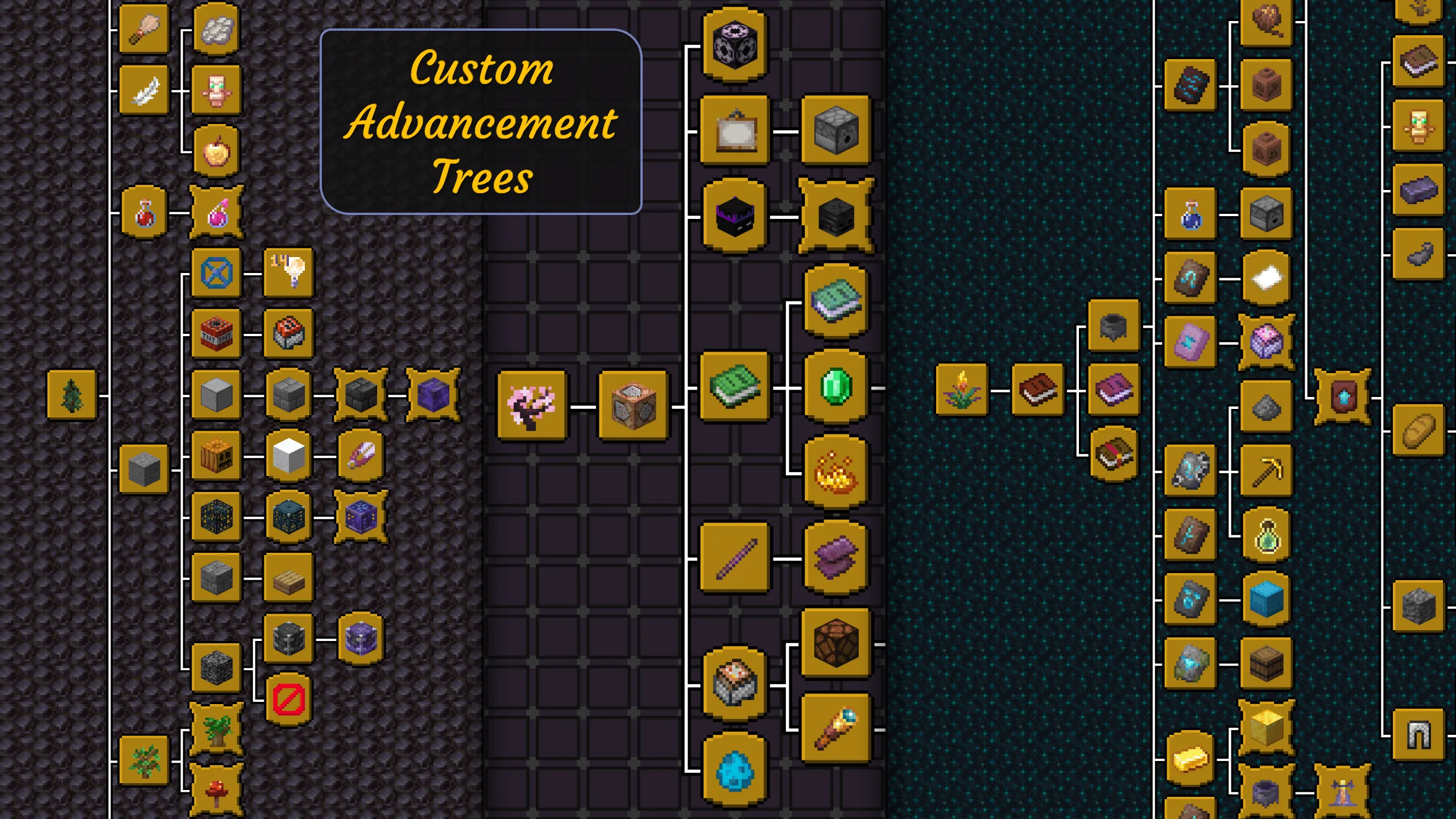Viewport: 1456px width, 819px height.
Task: Click the blue egg advancement
Action: [x=734, y=771]
